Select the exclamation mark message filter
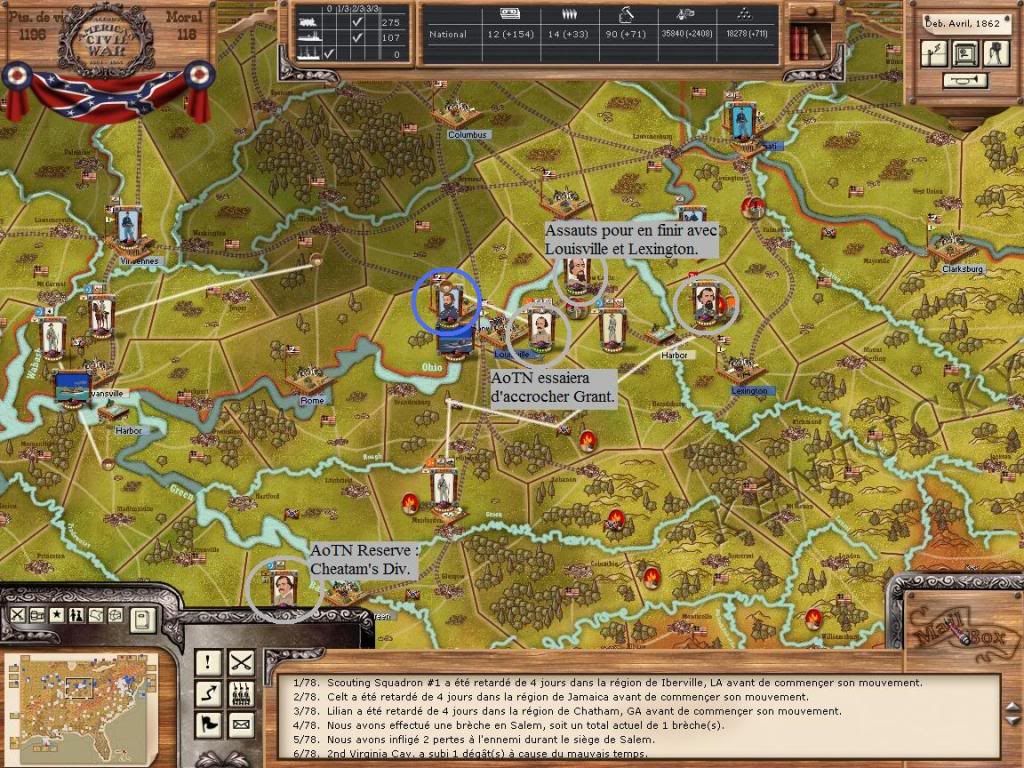 pos(209,661)
